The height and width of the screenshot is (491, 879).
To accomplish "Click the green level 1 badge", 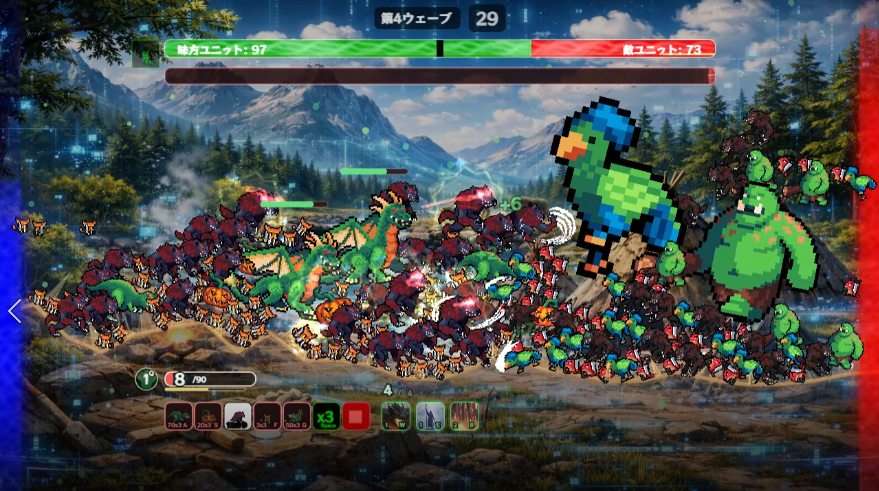I will tap(146, 379).
